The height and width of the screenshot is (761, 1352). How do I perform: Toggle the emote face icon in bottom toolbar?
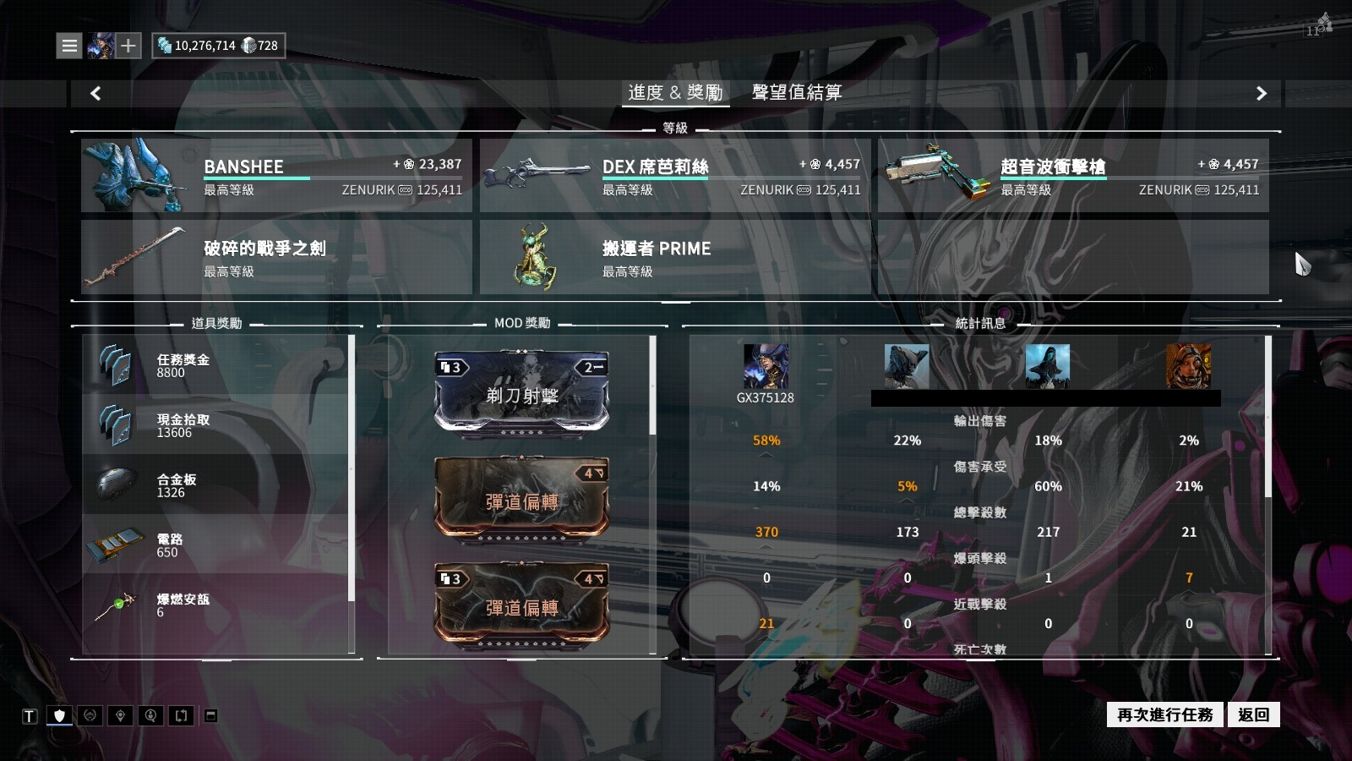[x=89, y=716]
